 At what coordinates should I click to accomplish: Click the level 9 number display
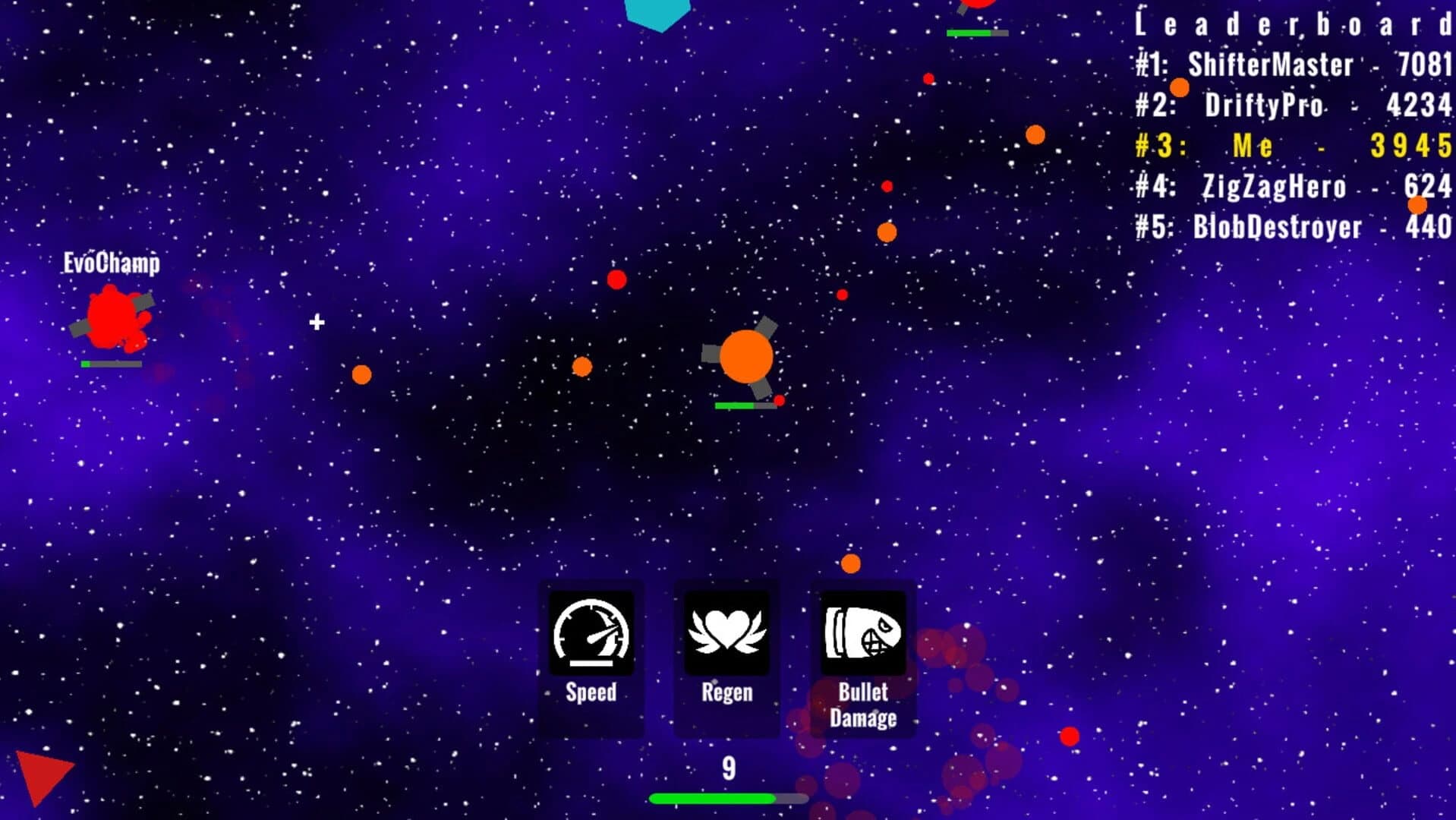click(x=727, y=767)
